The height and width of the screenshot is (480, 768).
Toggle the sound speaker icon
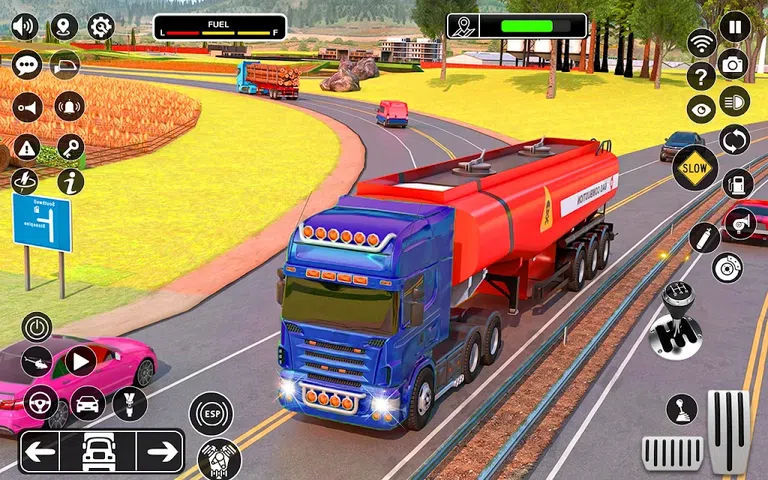24,27
